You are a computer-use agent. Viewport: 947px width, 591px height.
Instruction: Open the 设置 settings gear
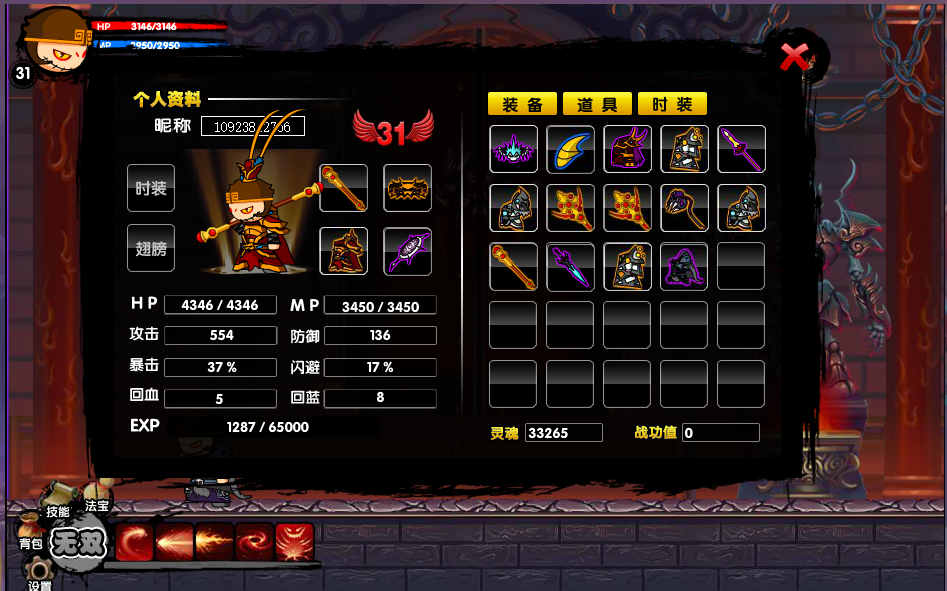pyautogui.click(x=38, y=582)
